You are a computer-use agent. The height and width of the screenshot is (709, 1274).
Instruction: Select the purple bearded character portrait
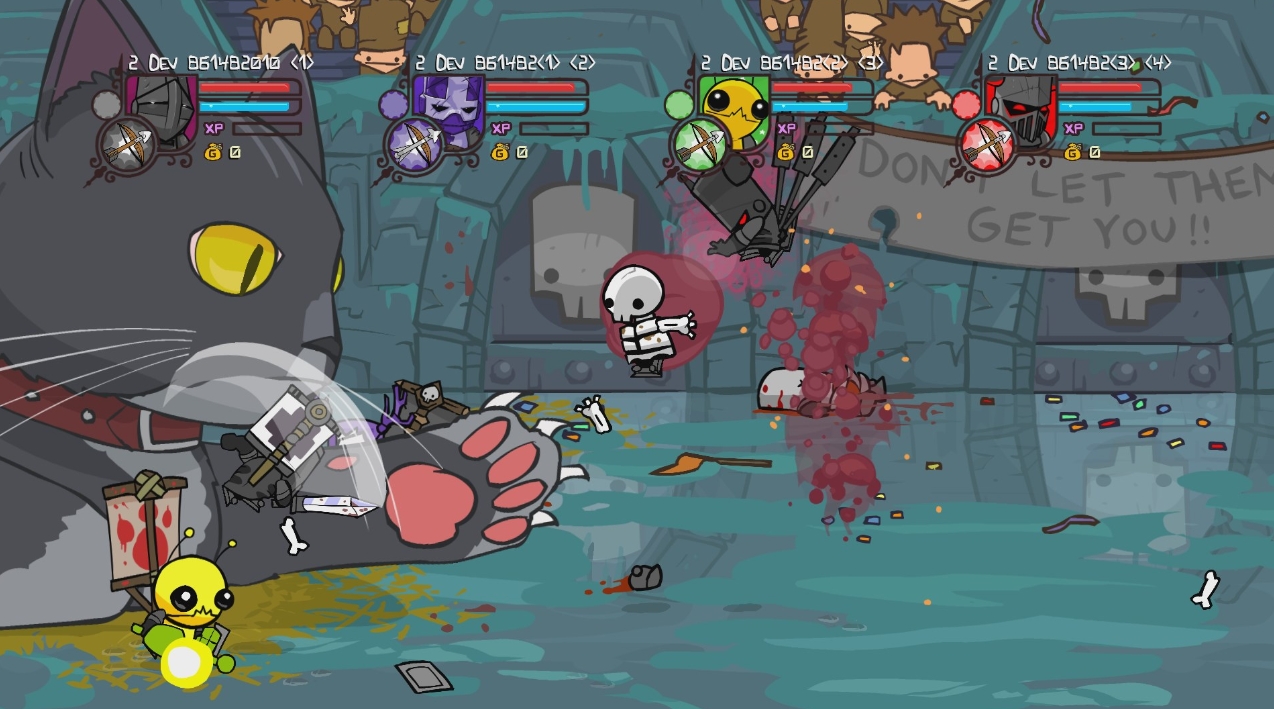click(x=448, y=105)
